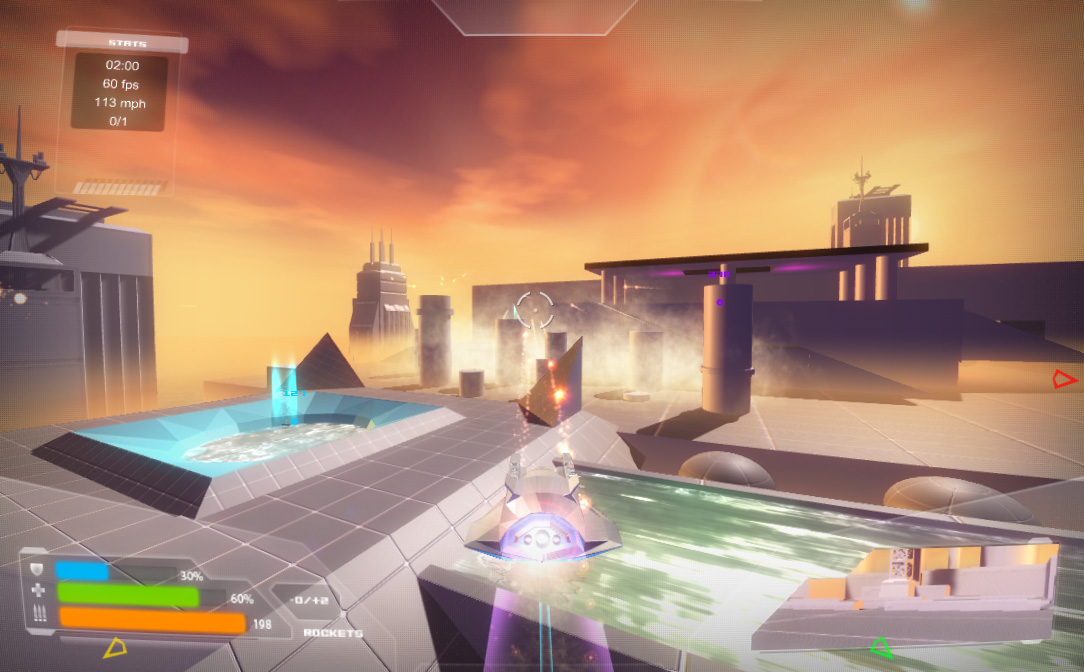The height and width of the screenshot is (672, 1084).
Task: Click the red arrow target indicator
Action: point(1065,379)
